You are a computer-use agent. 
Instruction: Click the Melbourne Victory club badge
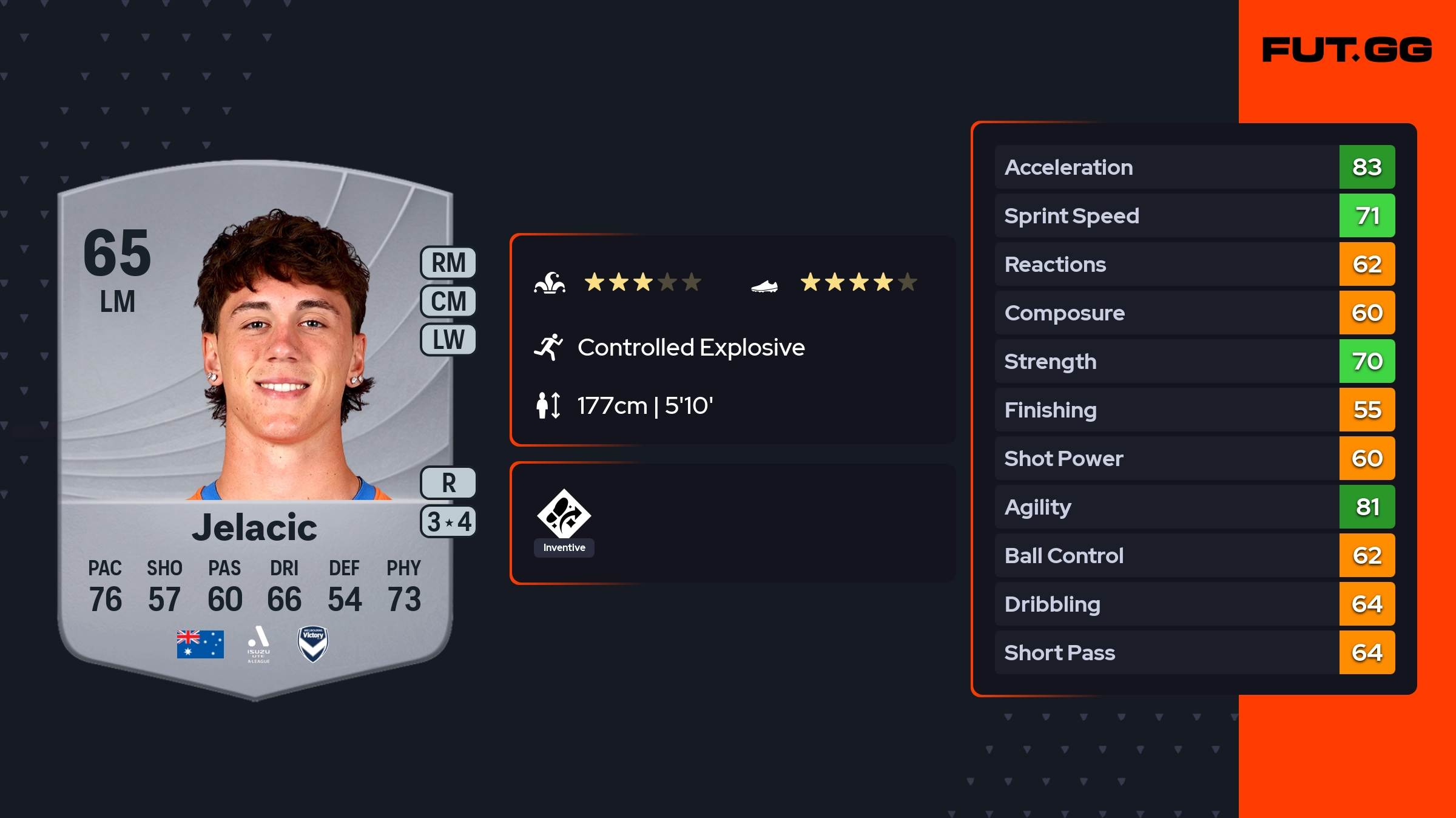pyautogui.click(x=313, y=644)
